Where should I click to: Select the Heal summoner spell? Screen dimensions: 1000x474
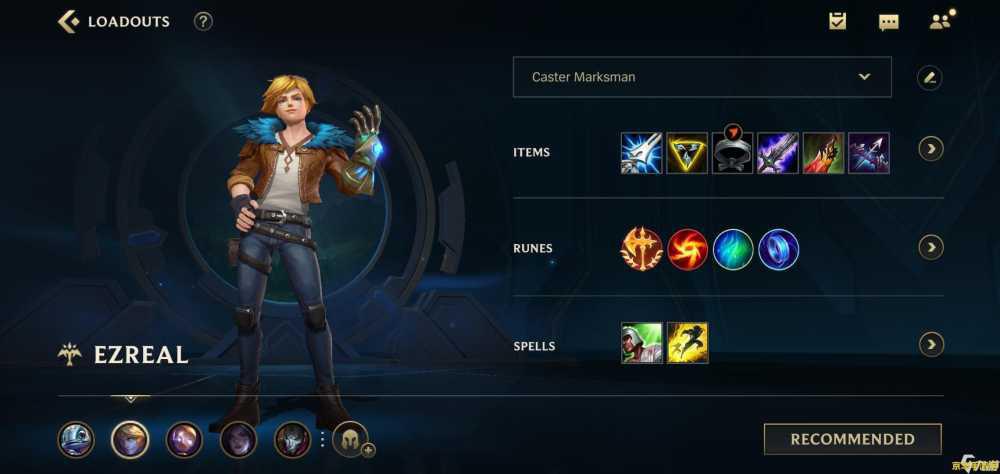coord(641,343)
